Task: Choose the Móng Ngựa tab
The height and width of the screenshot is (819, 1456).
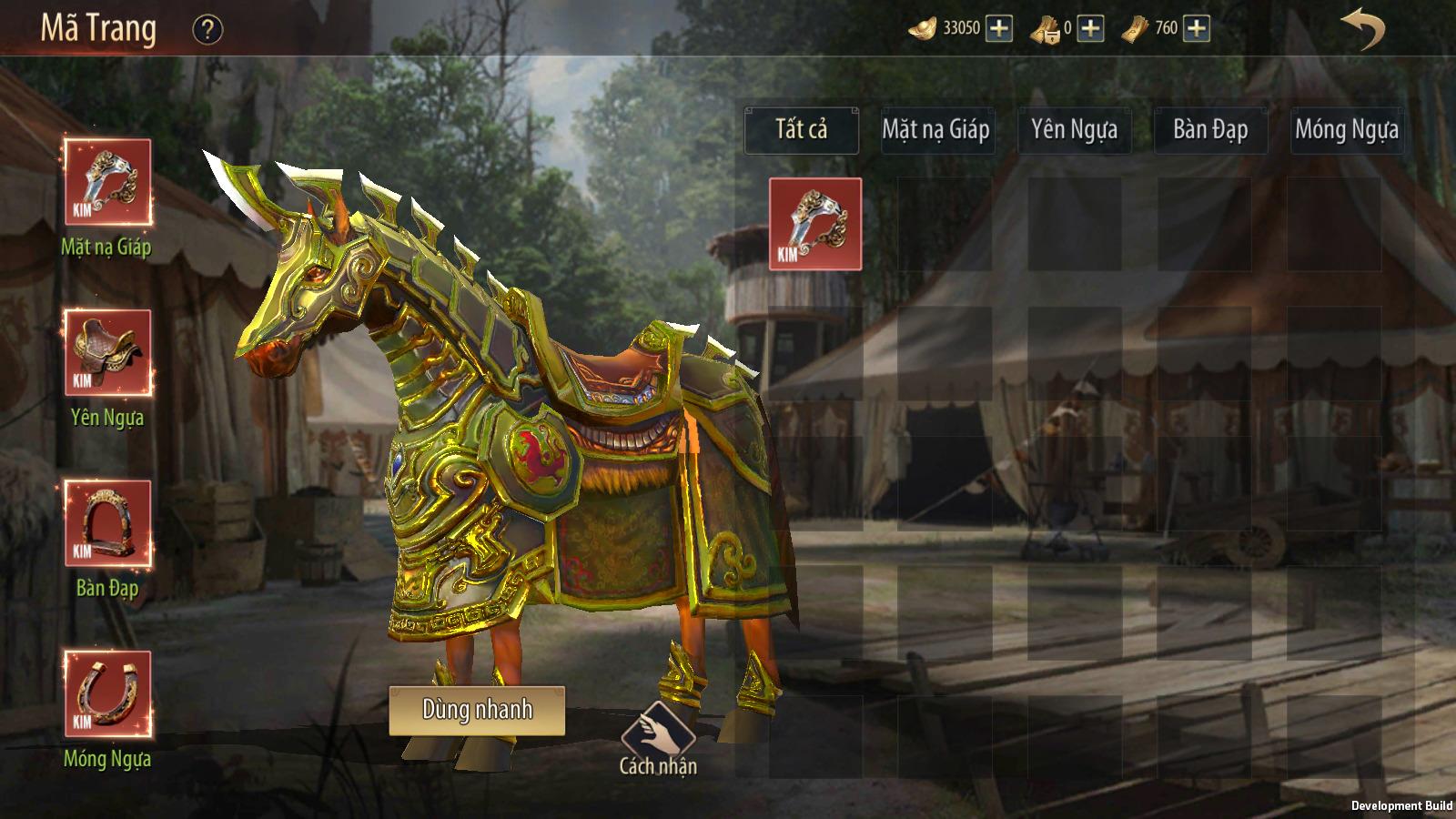Action: coord(1347,130)
